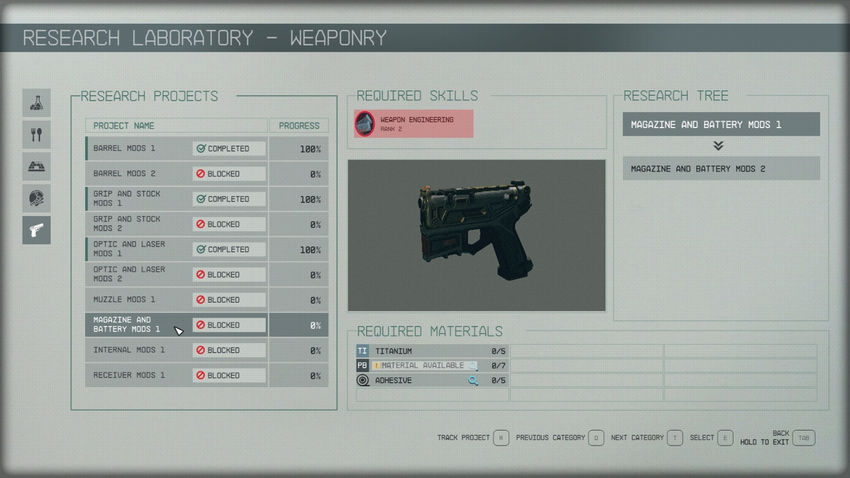
Task: Select Grip and Stock Mods 2 row
Action: coord(176,224)
